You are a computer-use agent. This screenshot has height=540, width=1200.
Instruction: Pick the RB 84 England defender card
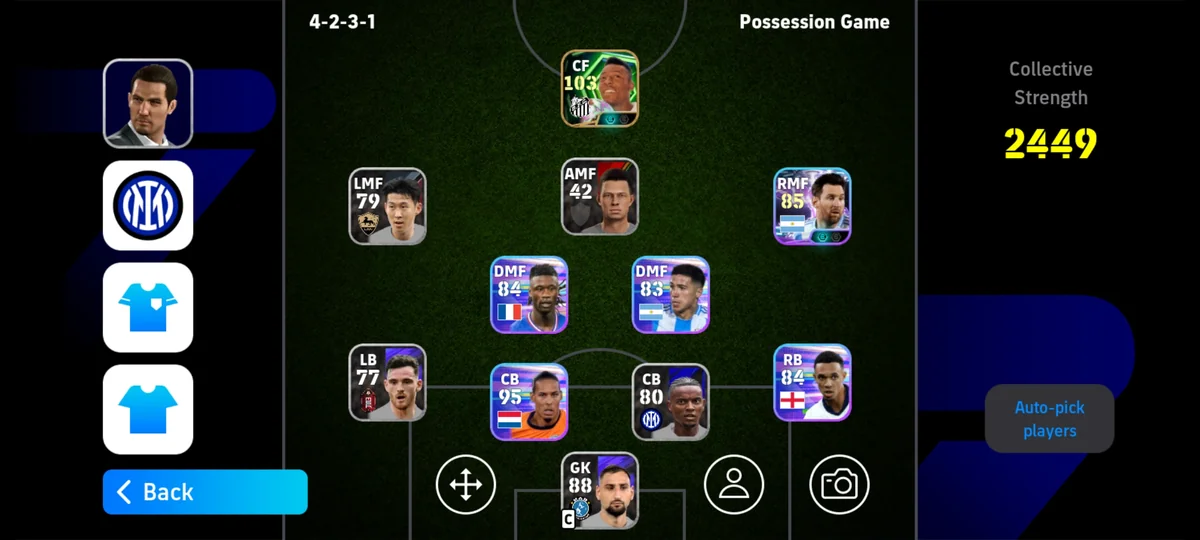tap(812, 383)
